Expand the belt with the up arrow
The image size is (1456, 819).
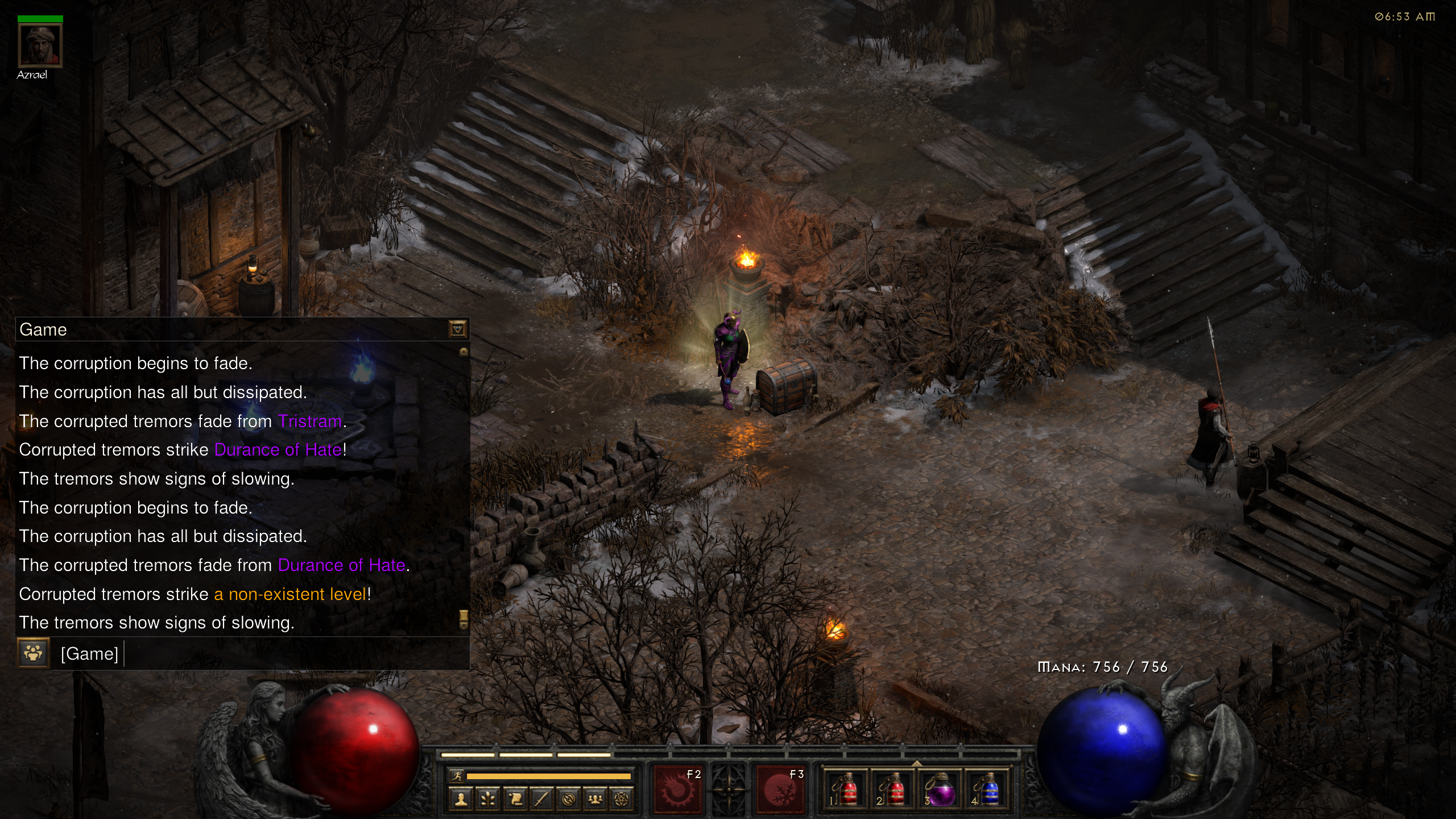point(917,763)
